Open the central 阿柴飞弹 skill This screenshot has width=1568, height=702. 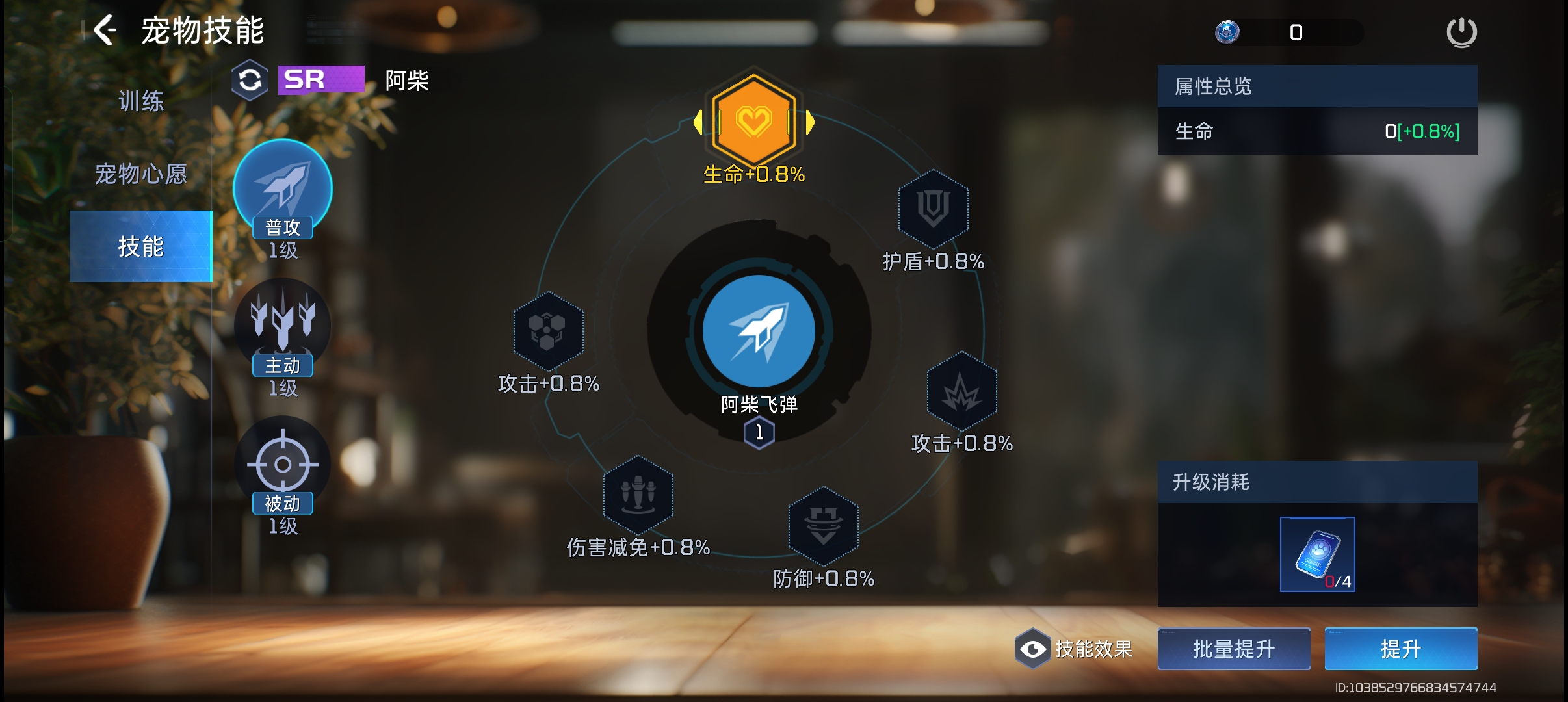tap(759, 331)
